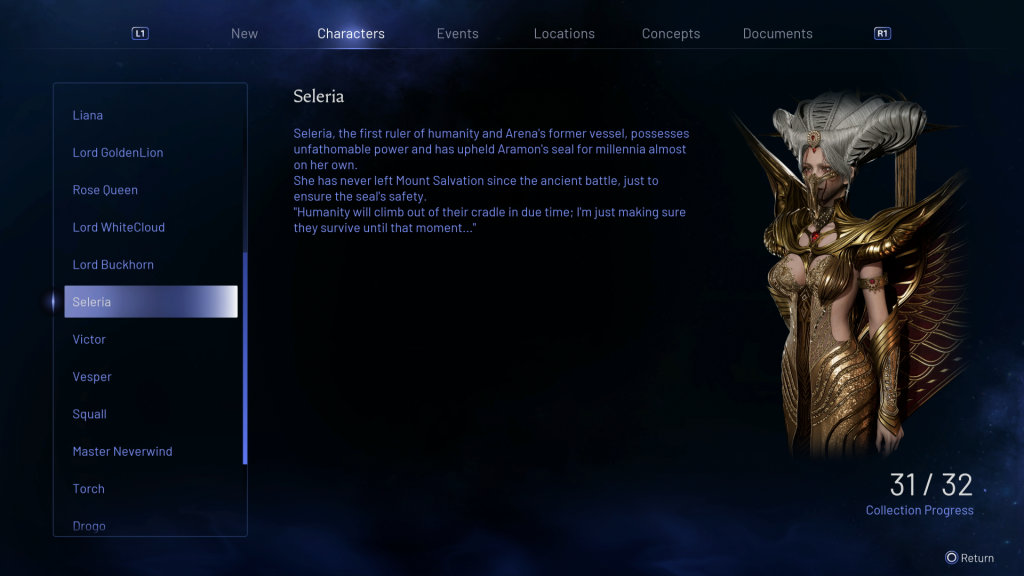Select Lord Buckhorn from the list

[113, 265]
